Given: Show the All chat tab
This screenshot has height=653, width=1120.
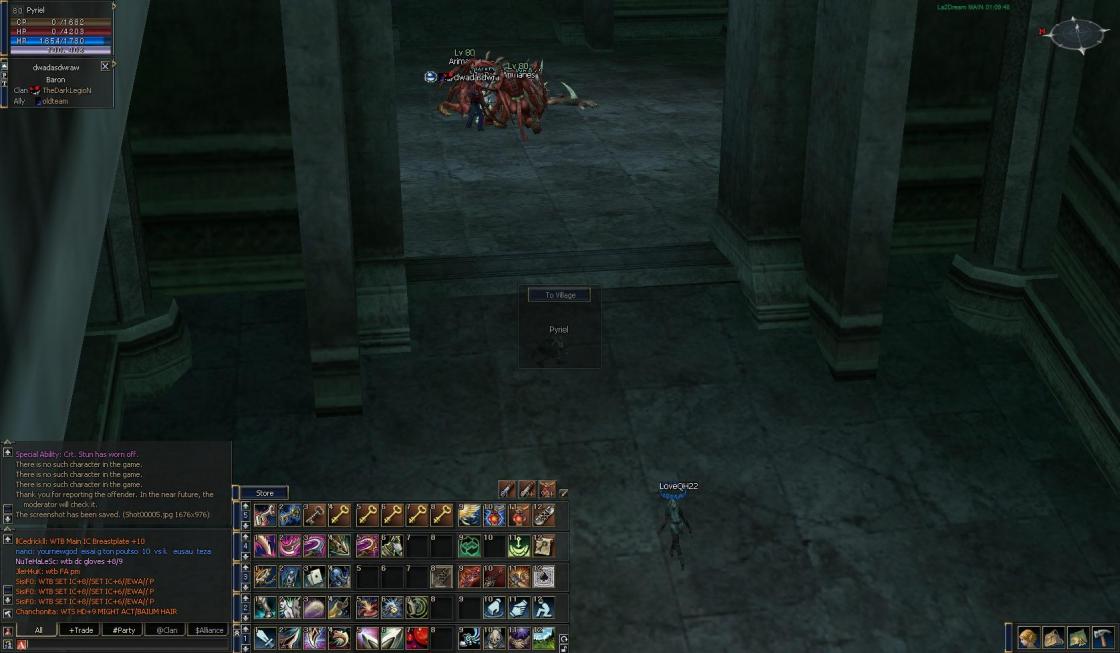Looking at the screenshot, I should [38, 630].
